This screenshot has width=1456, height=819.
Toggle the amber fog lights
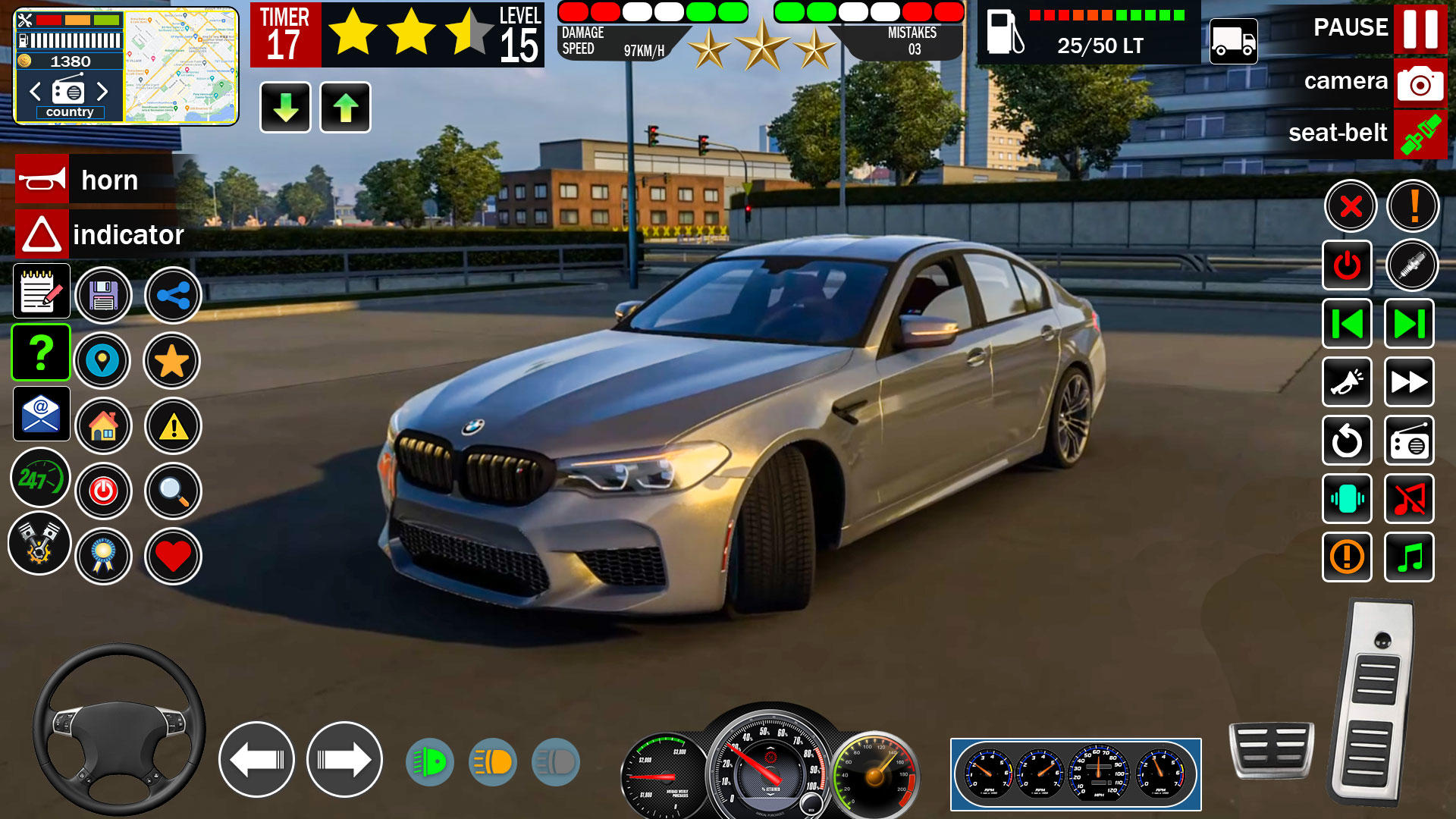(x=494, y=762)
